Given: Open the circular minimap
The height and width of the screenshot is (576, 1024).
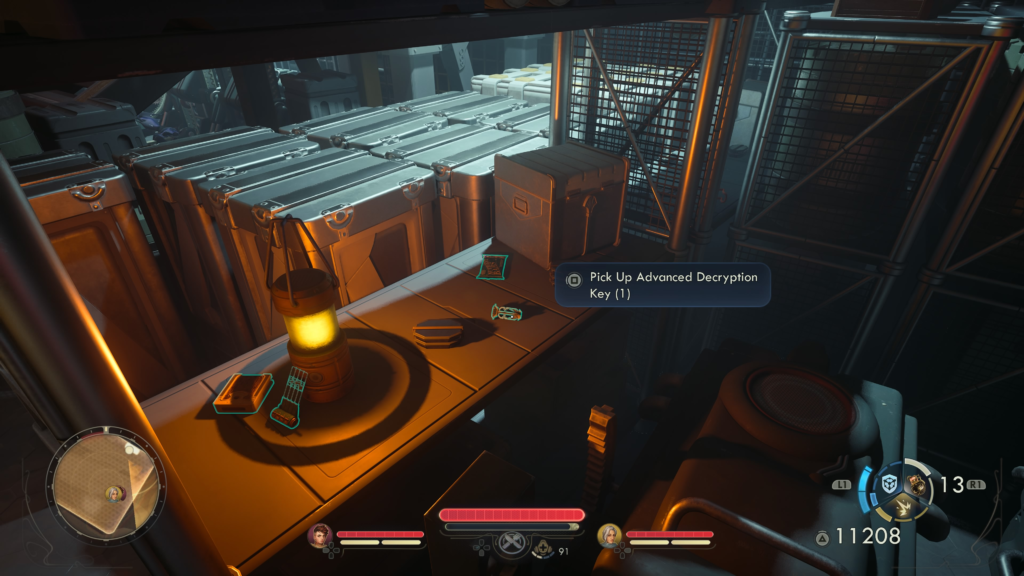Looking at the screenshot, I should click(106, 485).
